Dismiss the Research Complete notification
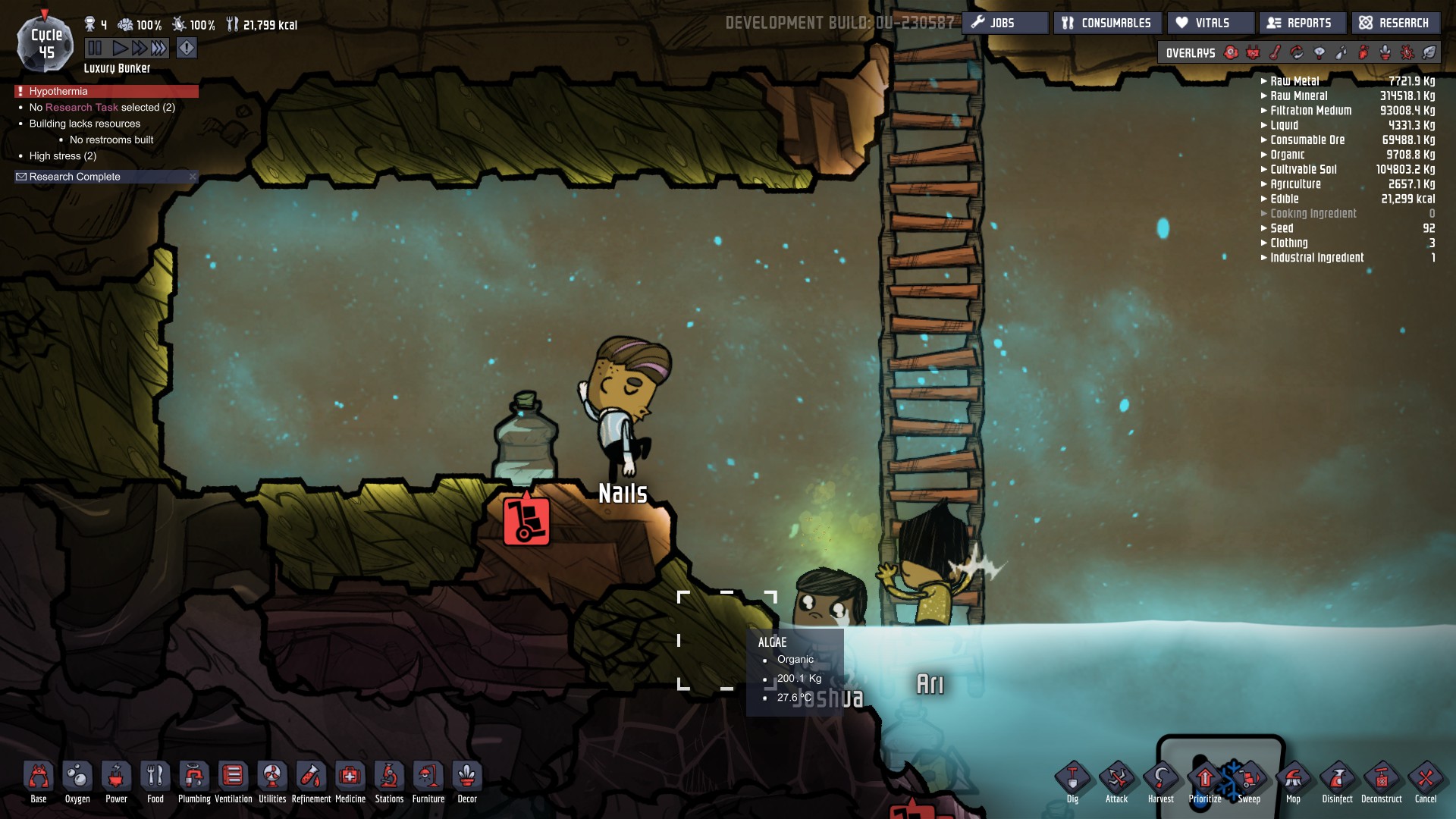Image resolution: width=1456 pixels, height=819 pixels. (x=193, y=177)
